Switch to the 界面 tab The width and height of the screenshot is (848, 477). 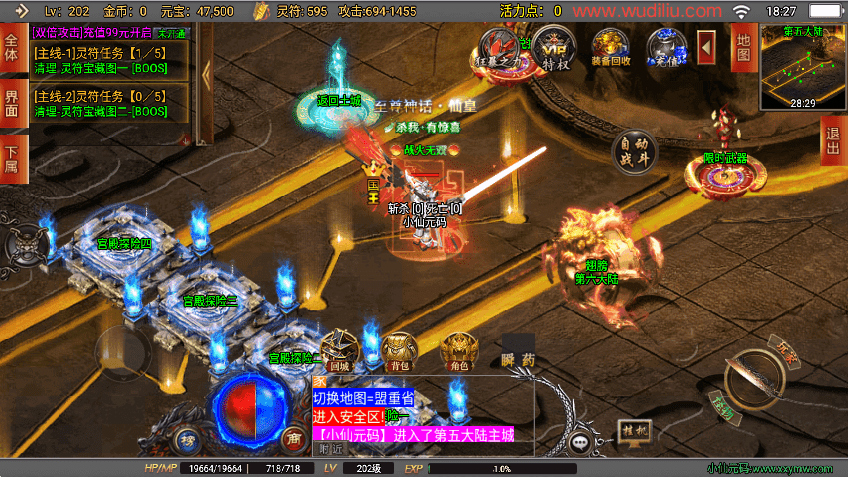click(x=12, y=102)
